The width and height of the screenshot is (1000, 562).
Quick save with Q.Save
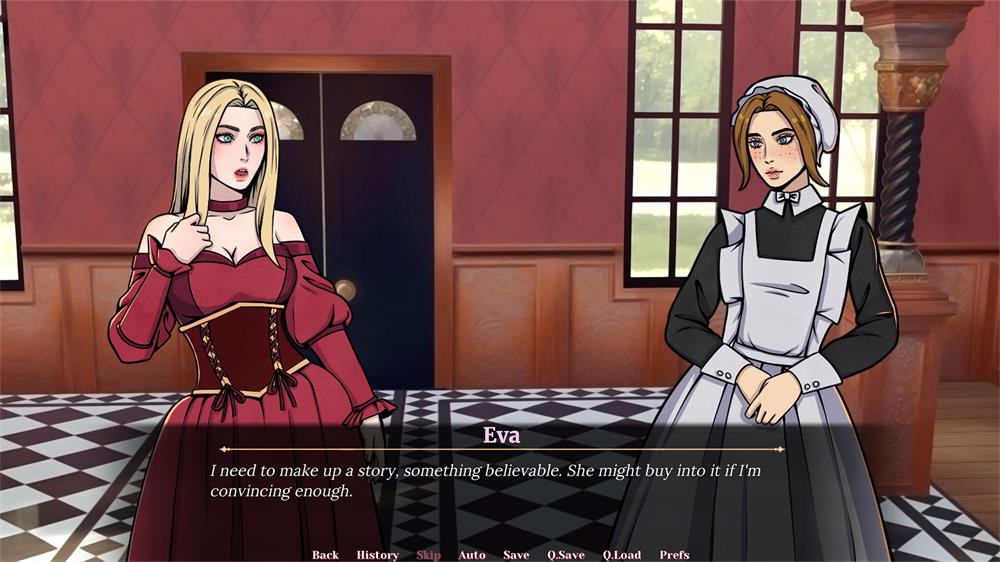(x=566, y=555)
